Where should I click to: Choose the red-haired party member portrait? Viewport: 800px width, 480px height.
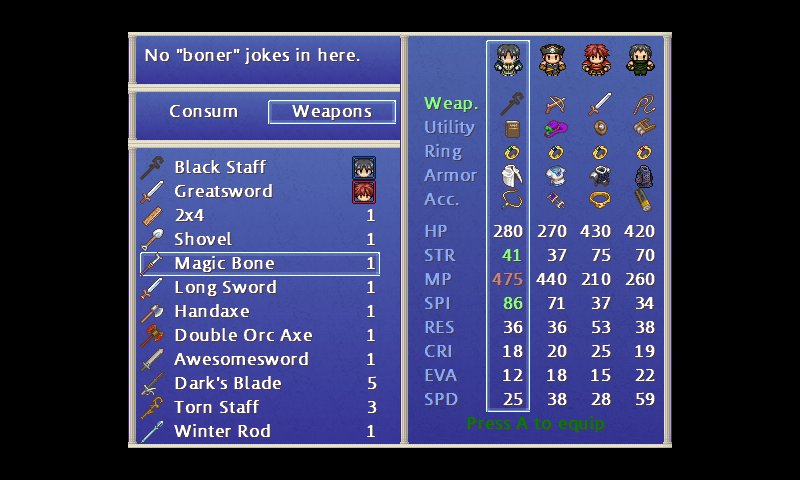click(x=597, y=60)
